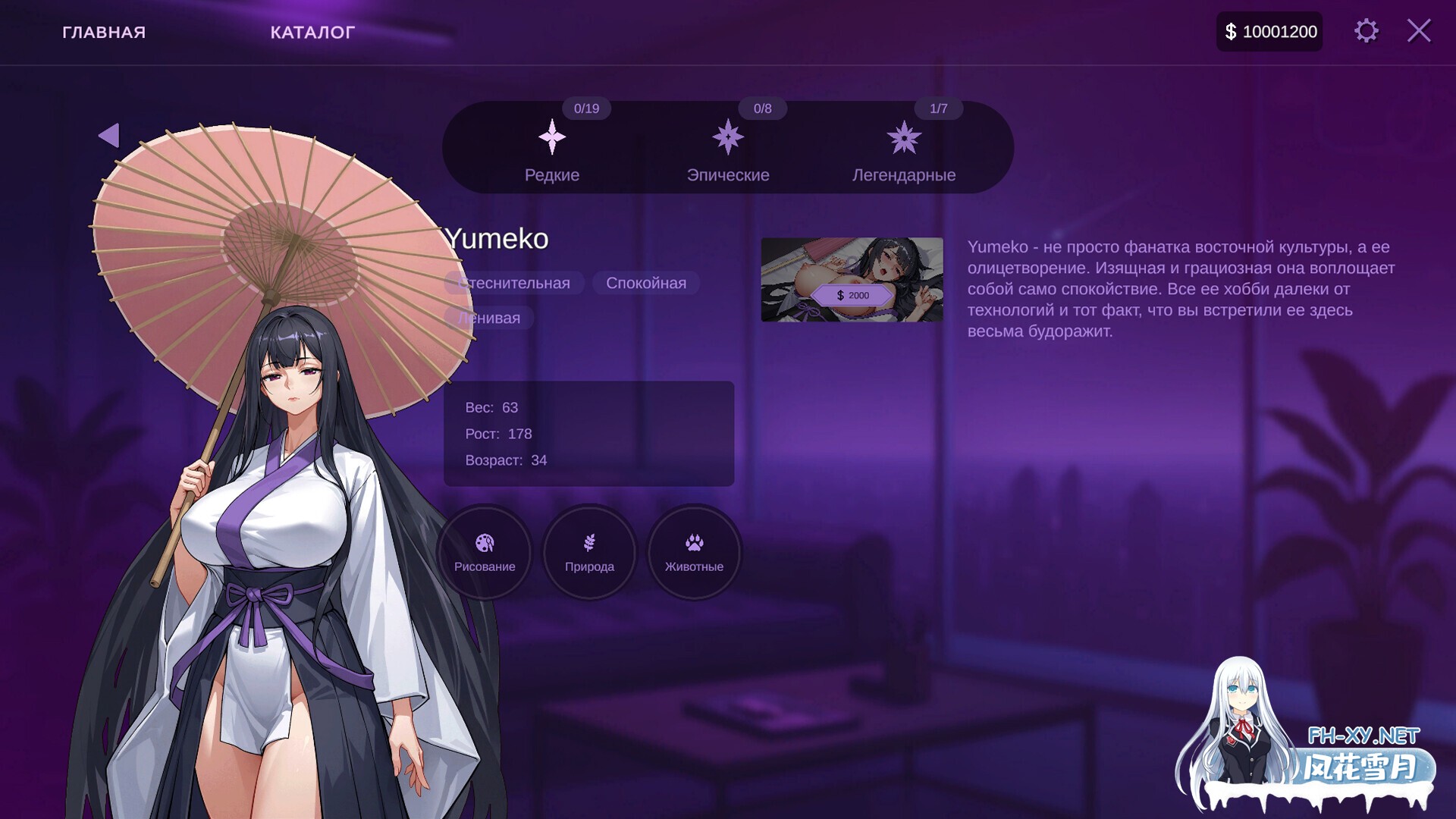Open the КАТАЛОГ menu
The width and height of the screenshot is (1456, 819).
312,32
